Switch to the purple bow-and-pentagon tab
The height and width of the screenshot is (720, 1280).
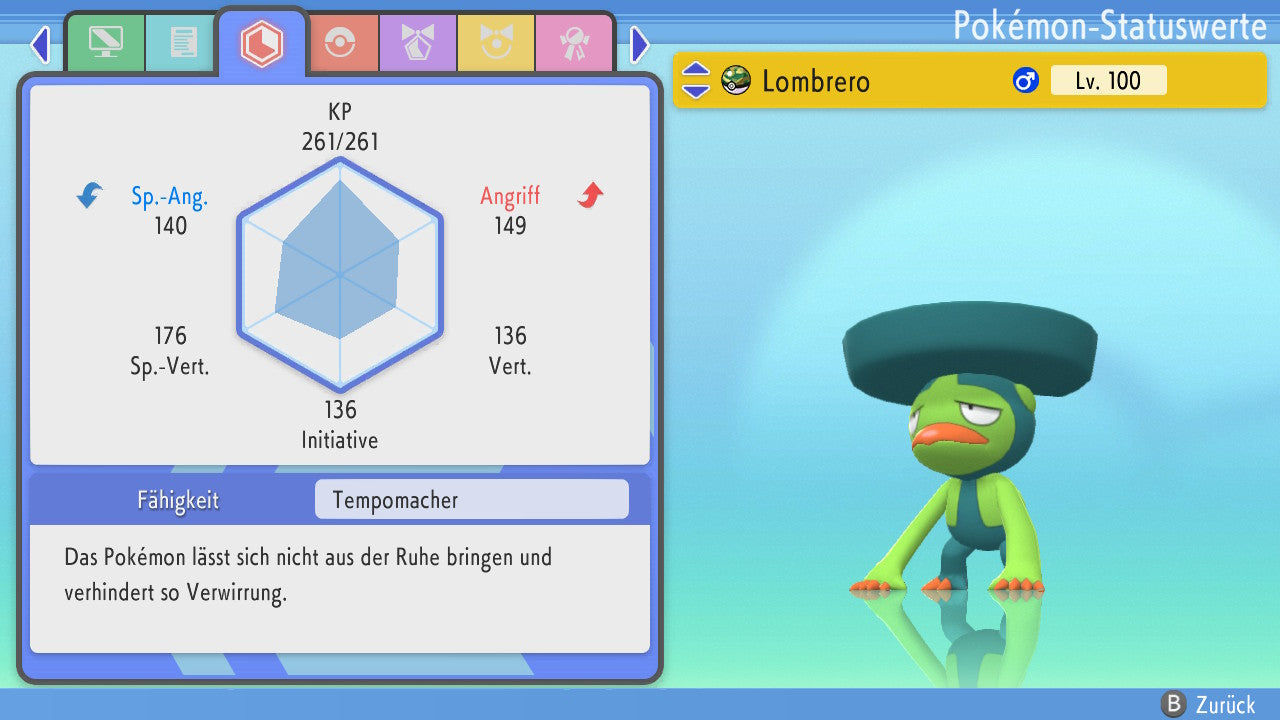pos(418,44)
